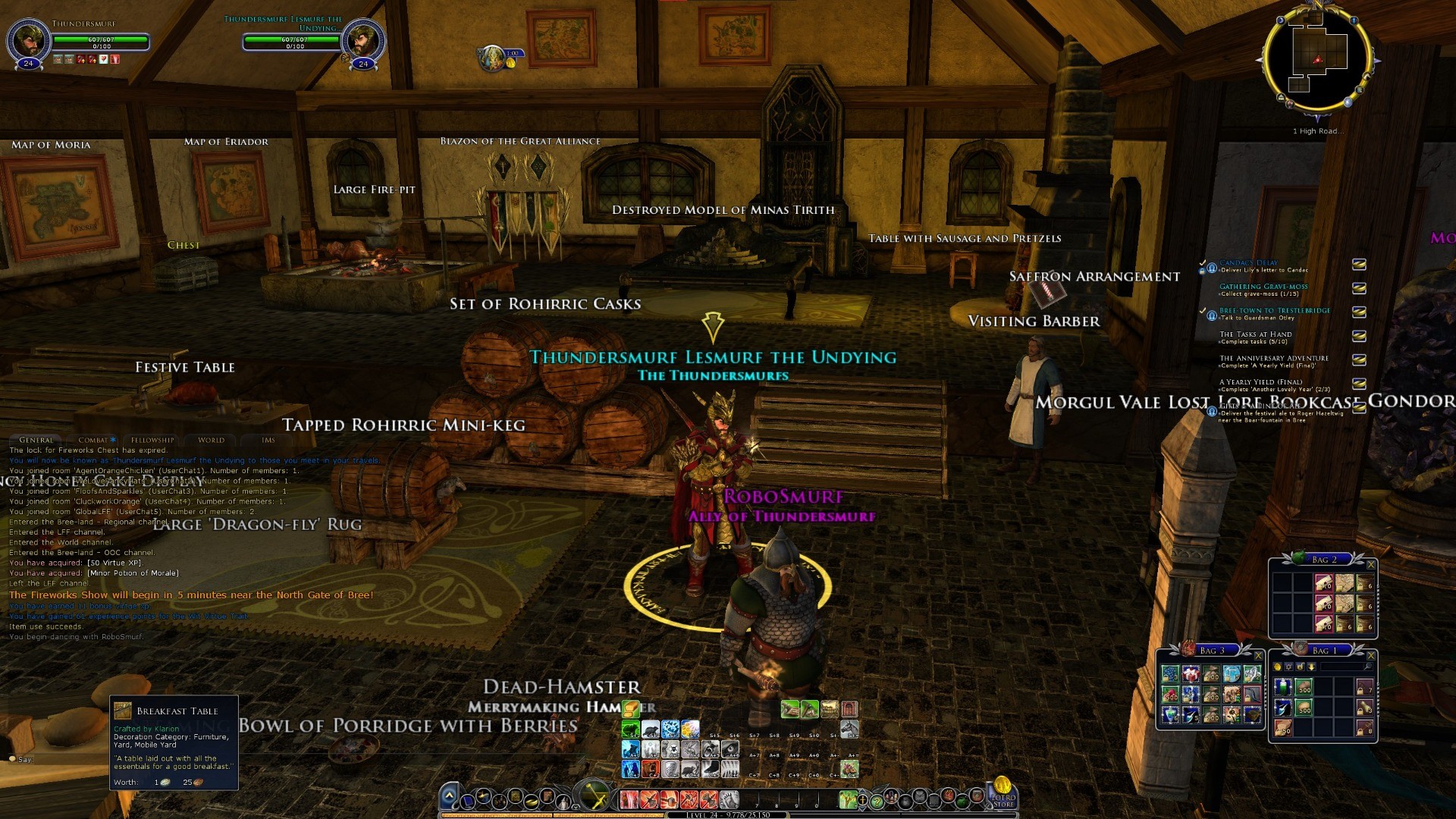Open the Fellowship chat tab
The height and width of the screenshot is (819, 1456).
coord(152,440)
